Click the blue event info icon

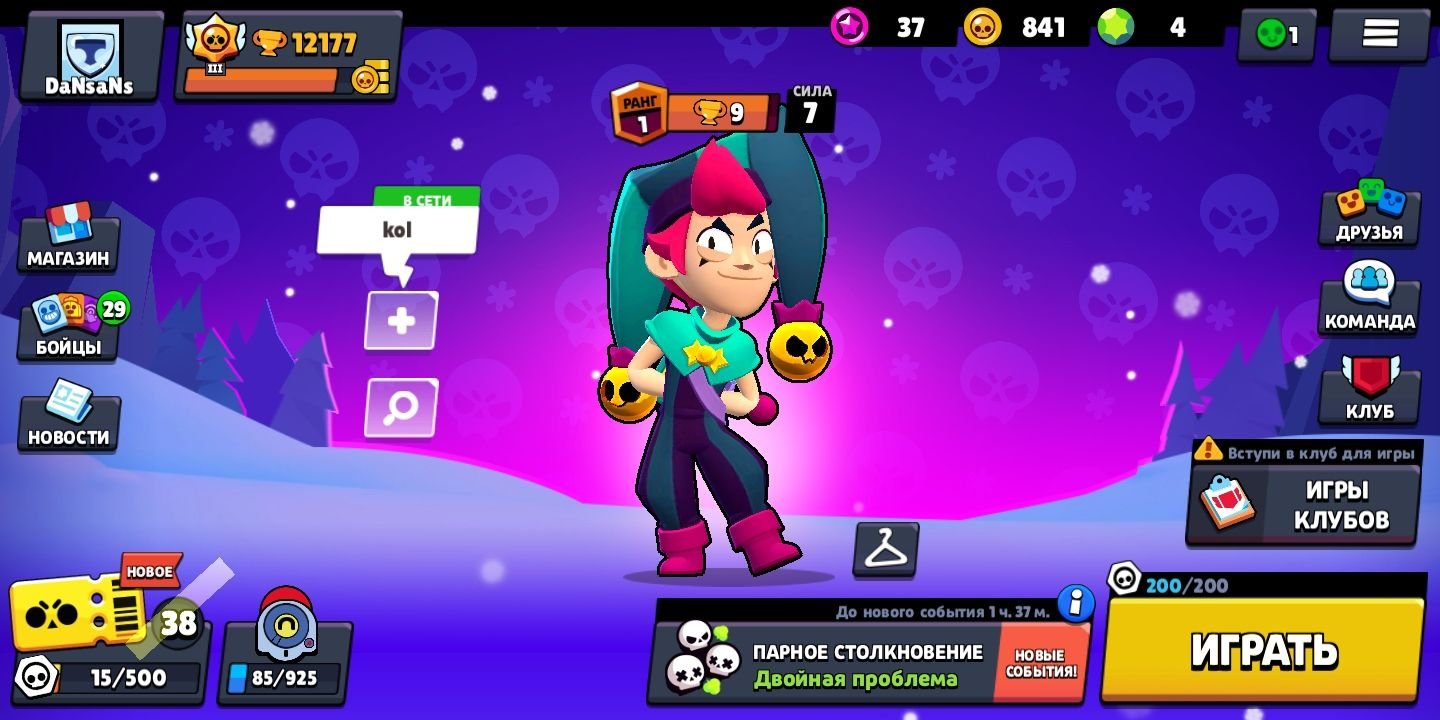click(1076, 603)
